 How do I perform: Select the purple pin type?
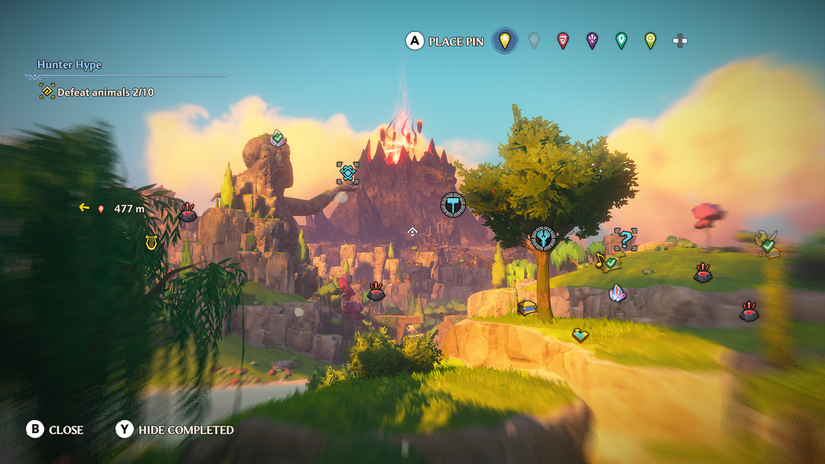click(592, 41)
